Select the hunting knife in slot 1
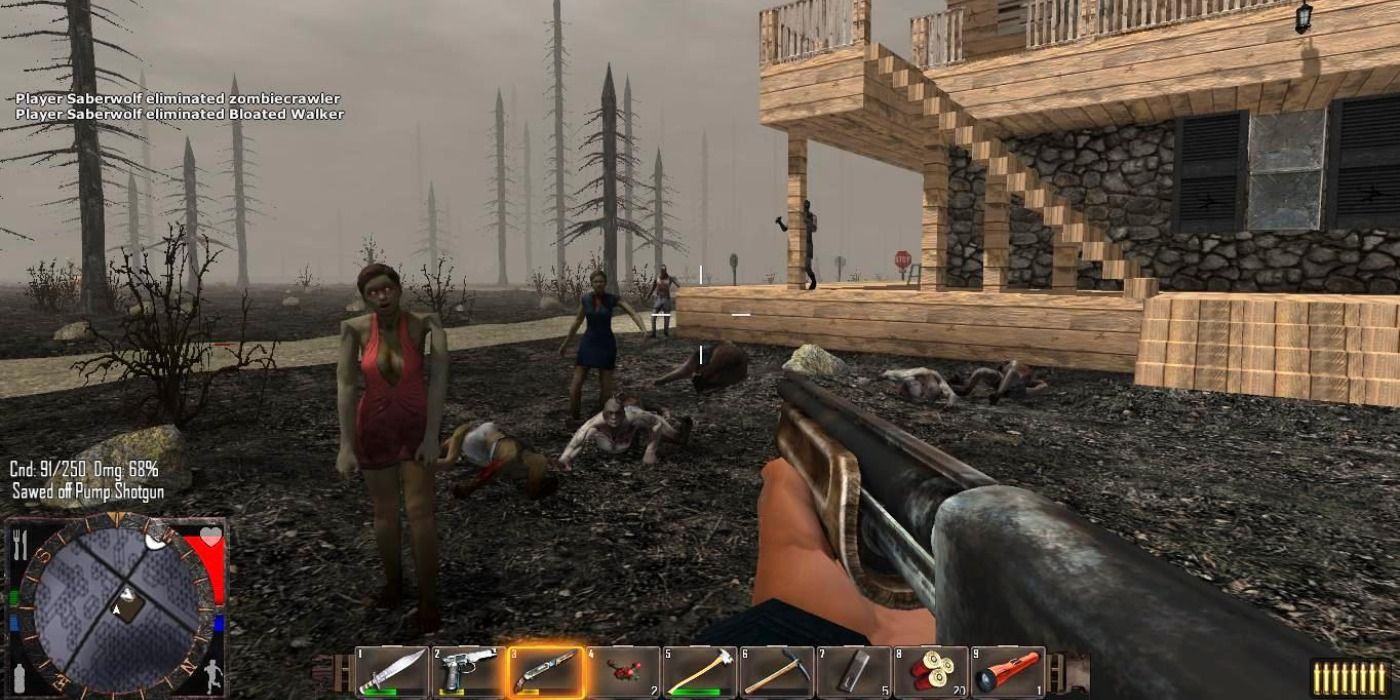1400x700 pixels. pyautogui.click(x=392, y=671)
